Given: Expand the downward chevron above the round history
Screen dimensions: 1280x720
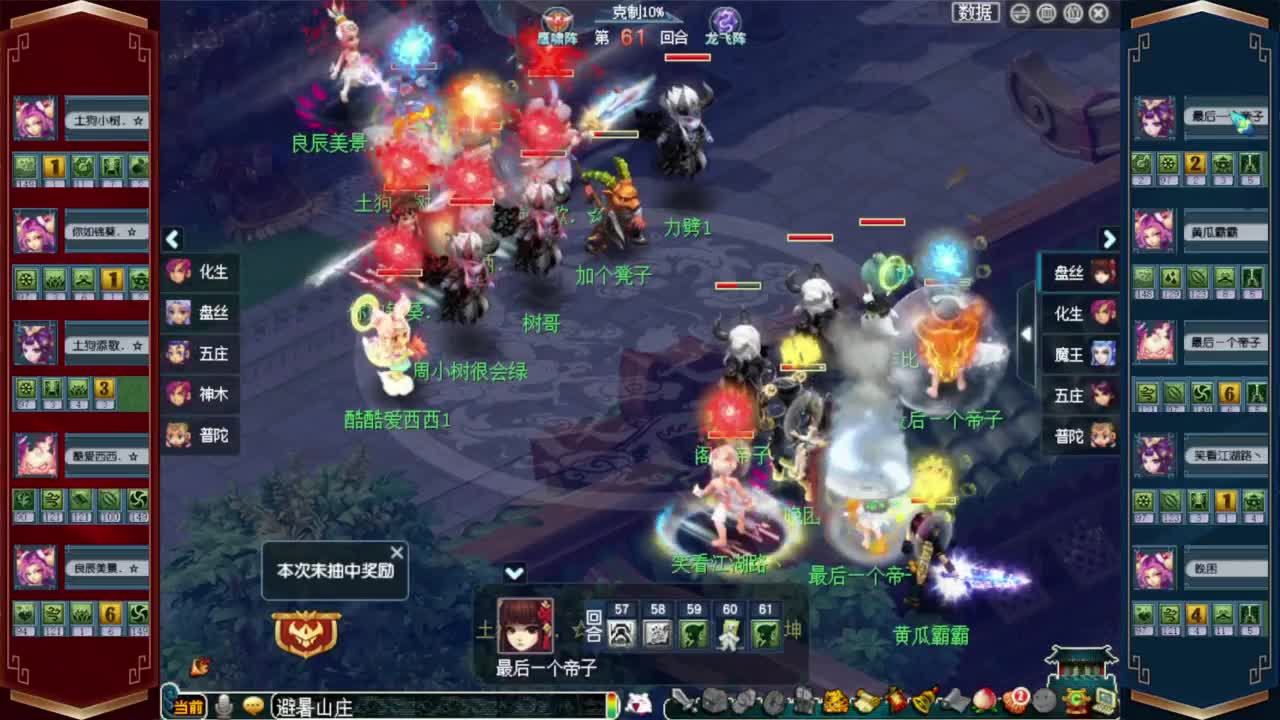Looking at the screenshot, I should coord(515,572).
